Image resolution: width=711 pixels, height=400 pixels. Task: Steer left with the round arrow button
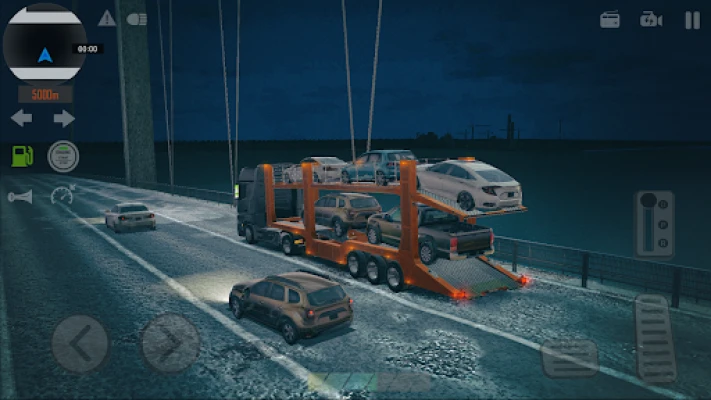coord(79,343)
